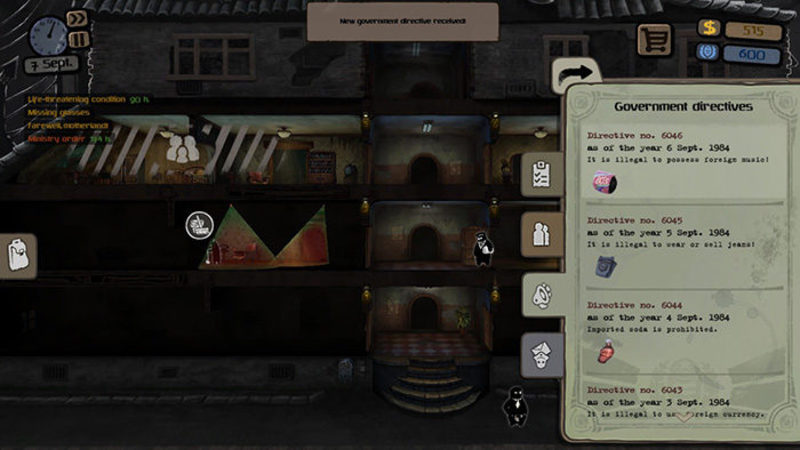Select the 'Life-threatening condition' quest
800x450 pixels.
pyautogui.click(x=88, y=100)
